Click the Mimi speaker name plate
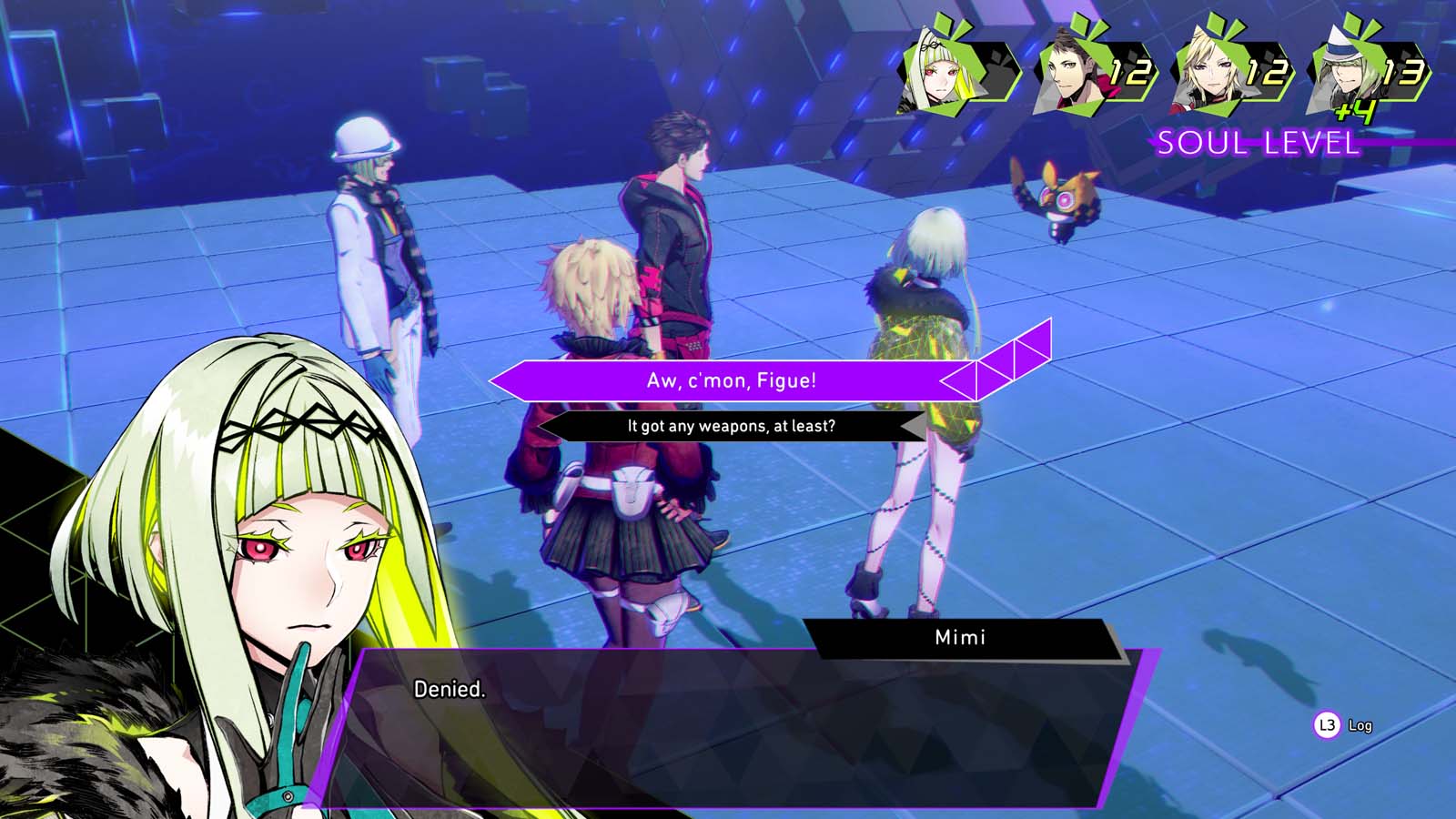 (x=960, y=637)
